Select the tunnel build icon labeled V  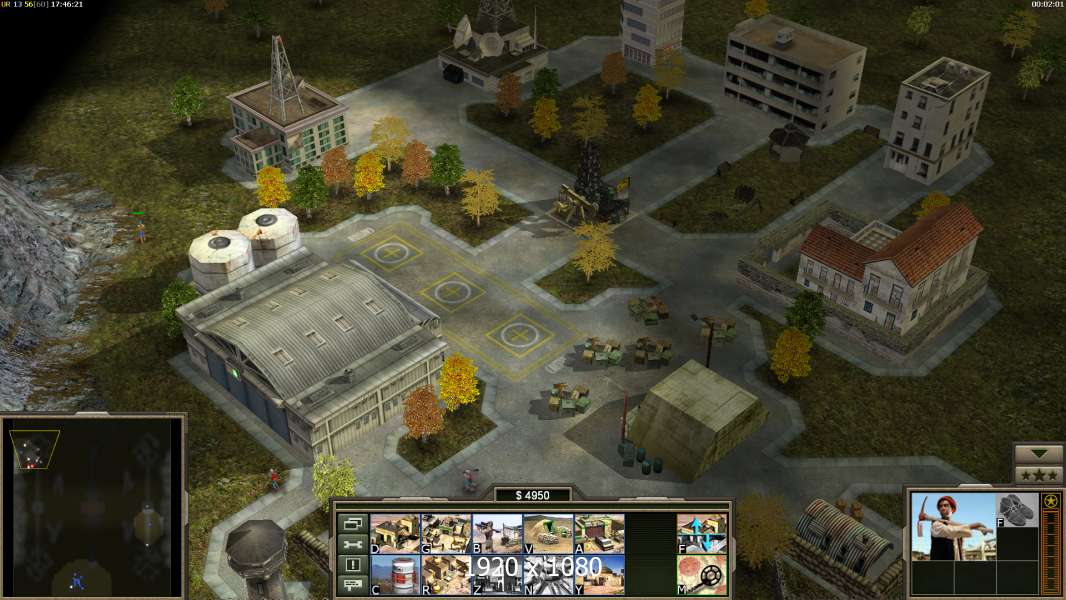click(x=548, y=534)
